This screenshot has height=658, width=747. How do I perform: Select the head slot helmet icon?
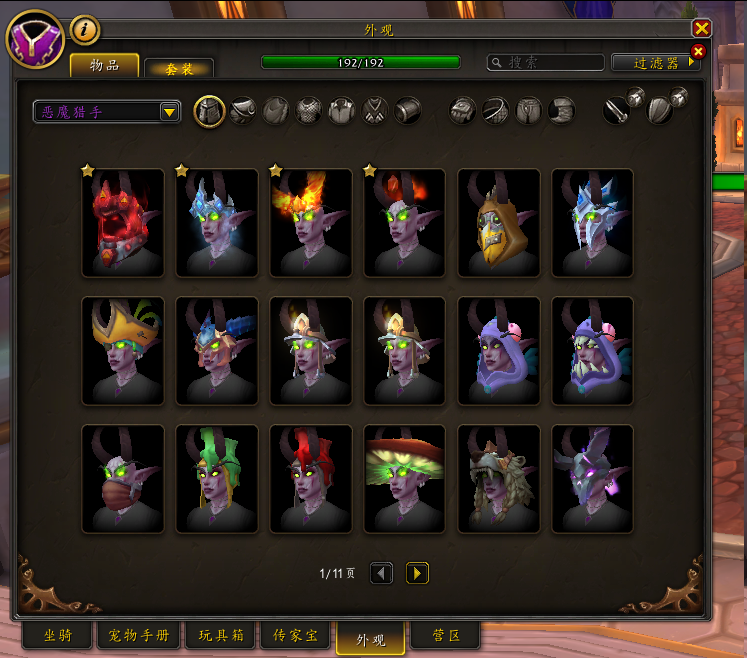pos(209,110)
